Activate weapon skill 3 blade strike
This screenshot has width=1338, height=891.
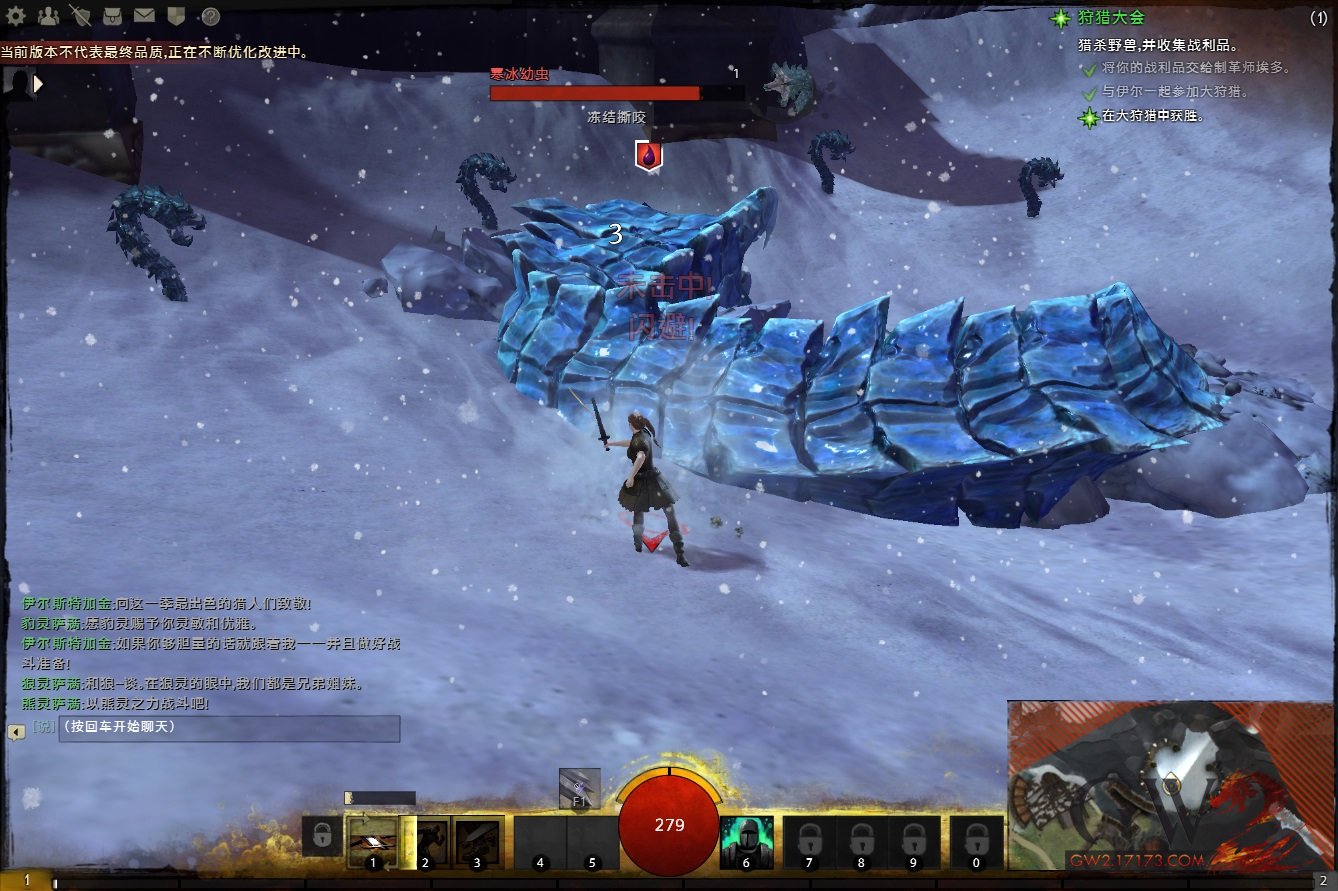point(479,841)
